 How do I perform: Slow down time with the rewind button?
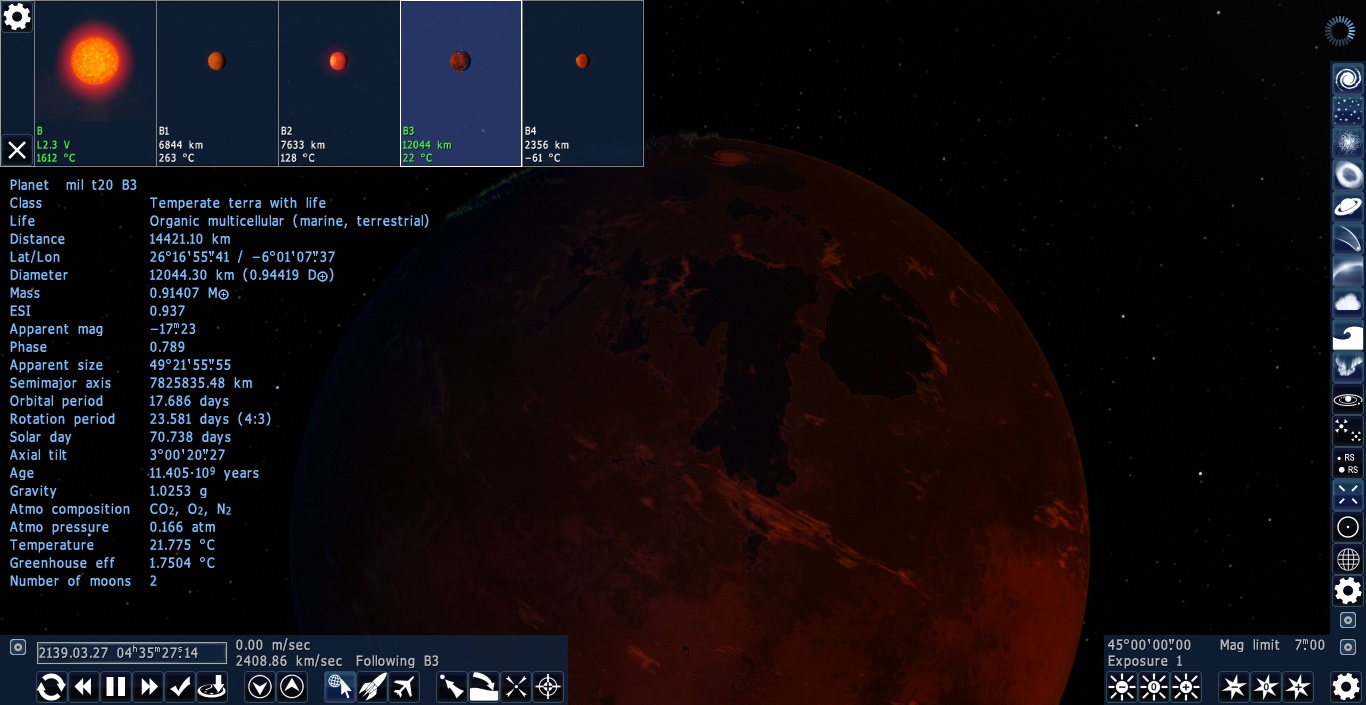[x=84, y=687]
